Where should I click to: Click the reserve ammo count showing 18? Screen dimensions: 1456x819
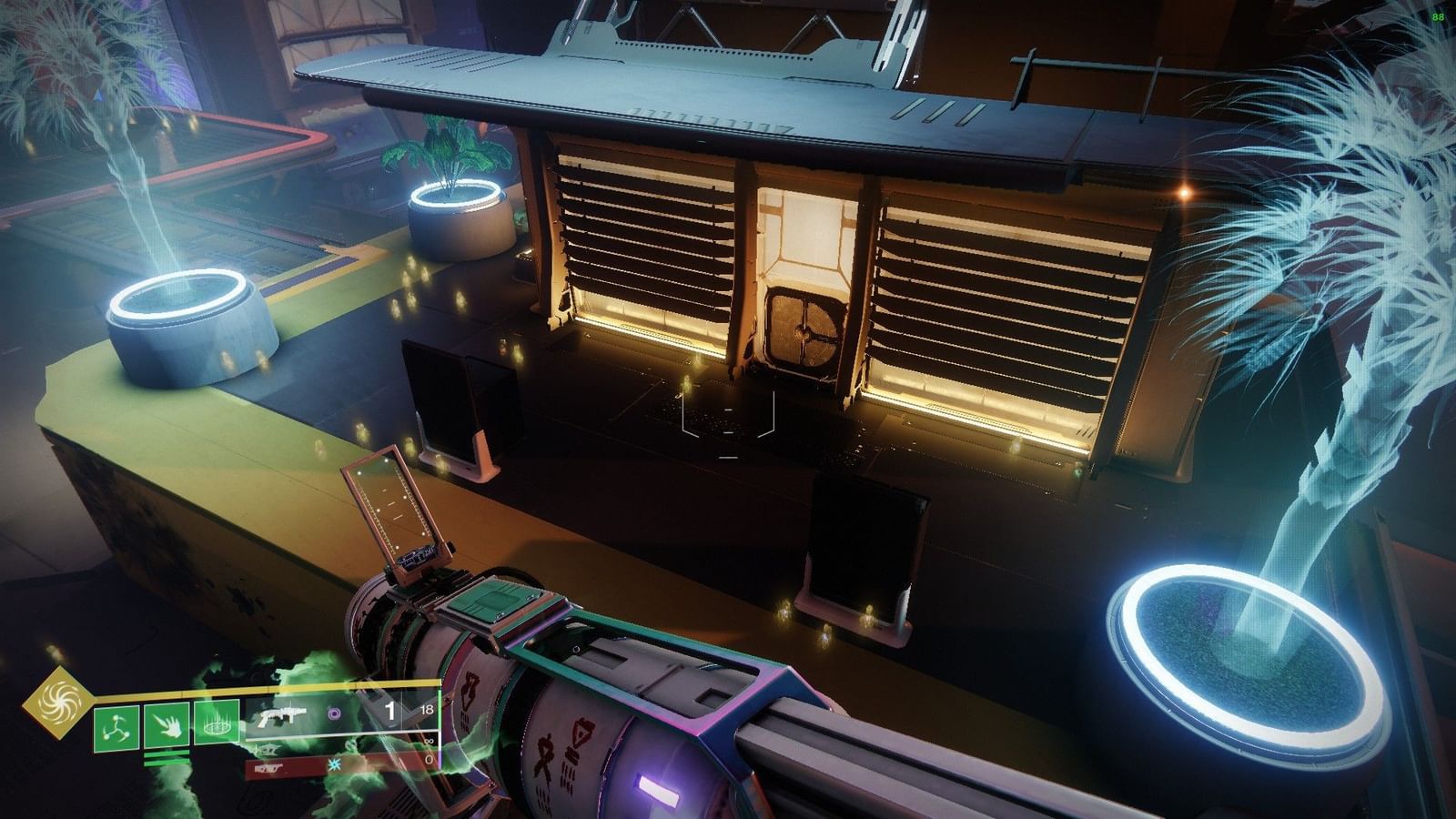429,709
